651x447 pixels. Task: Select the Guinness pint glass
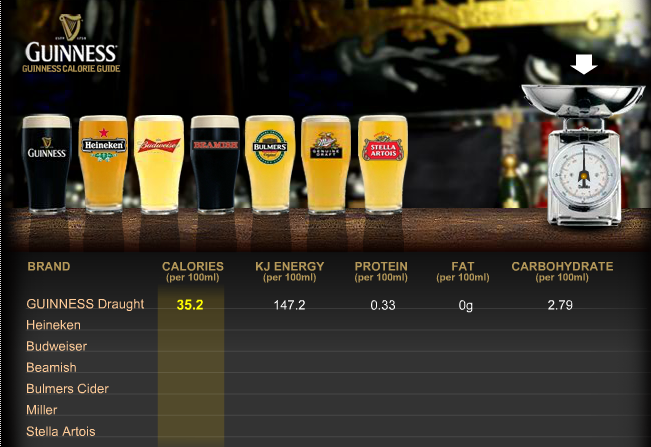47,163
